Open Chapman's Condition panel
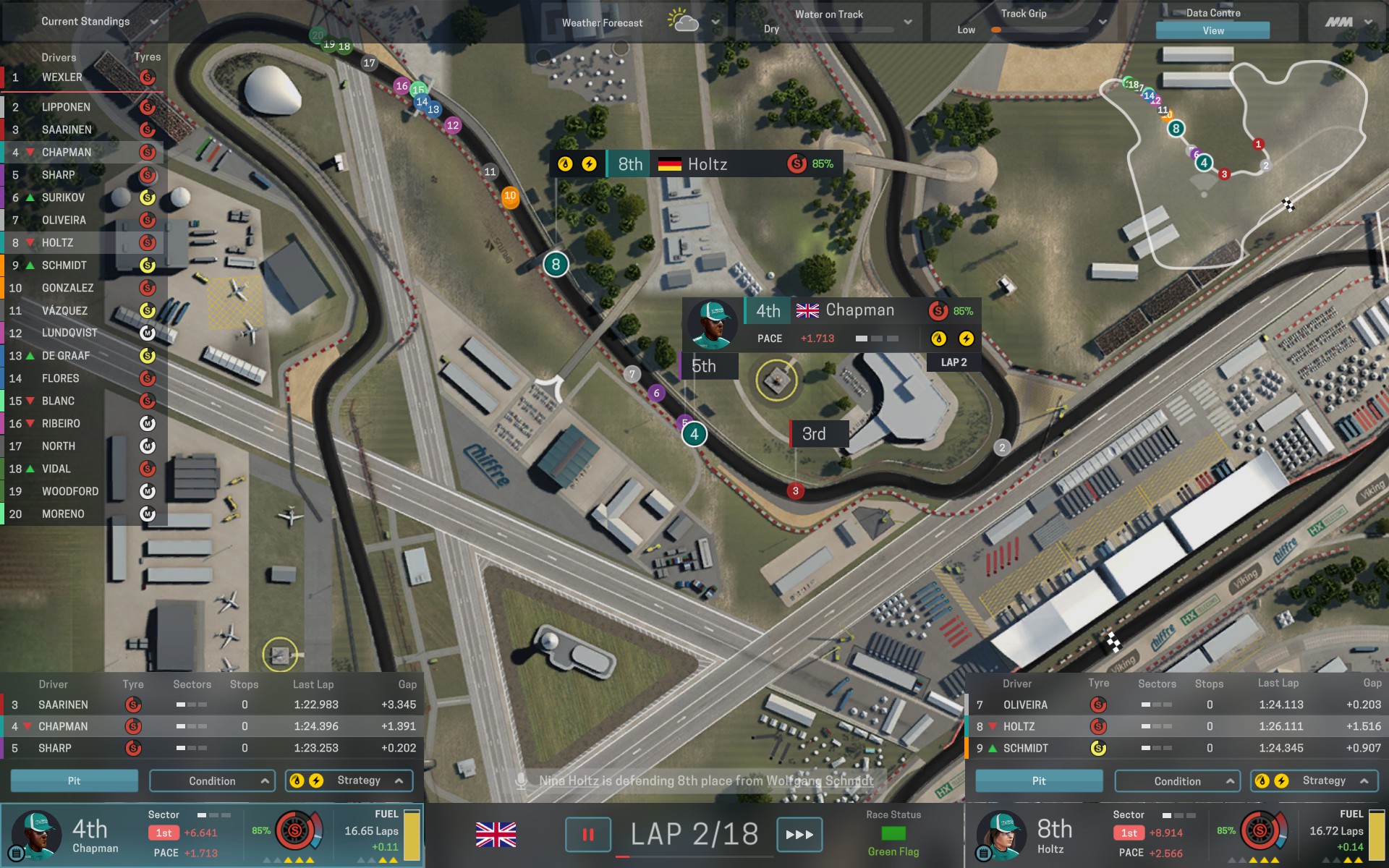 (212, 781)
